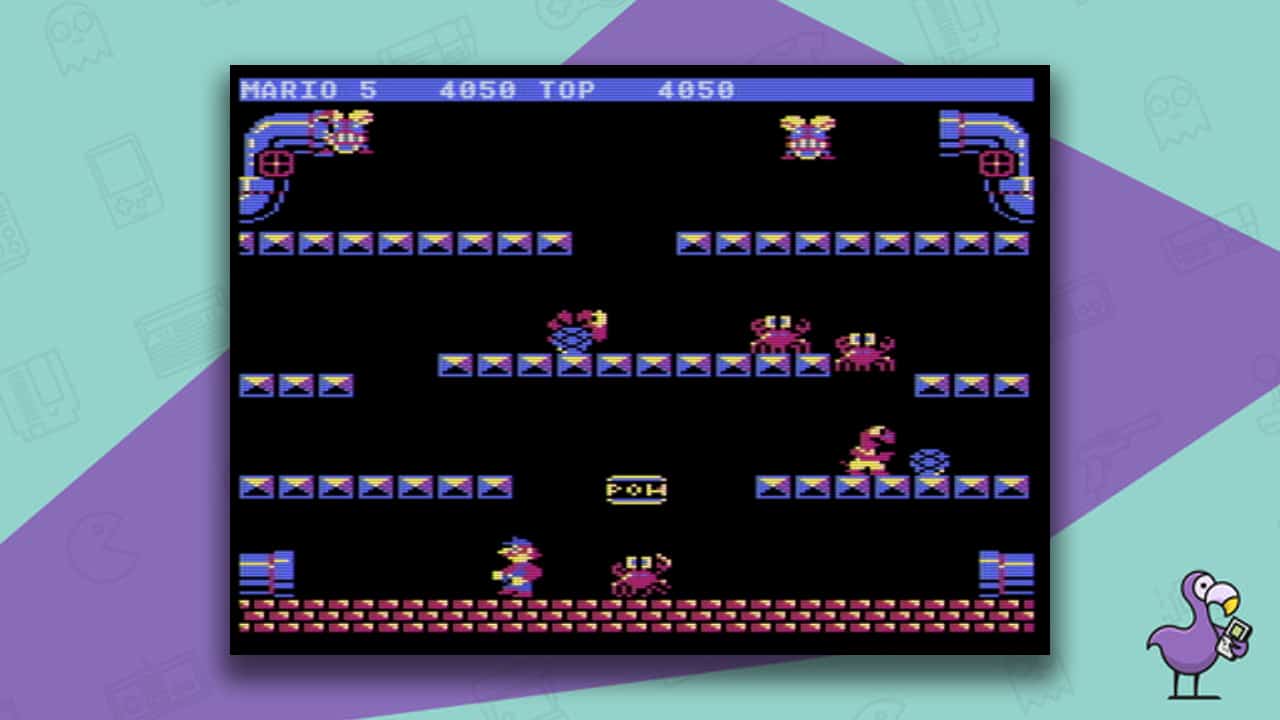Click the leftmost platform tile below the pipe
Viewport: 1280px width, 720px height.
pyautogui.click(x=246, y=242)
